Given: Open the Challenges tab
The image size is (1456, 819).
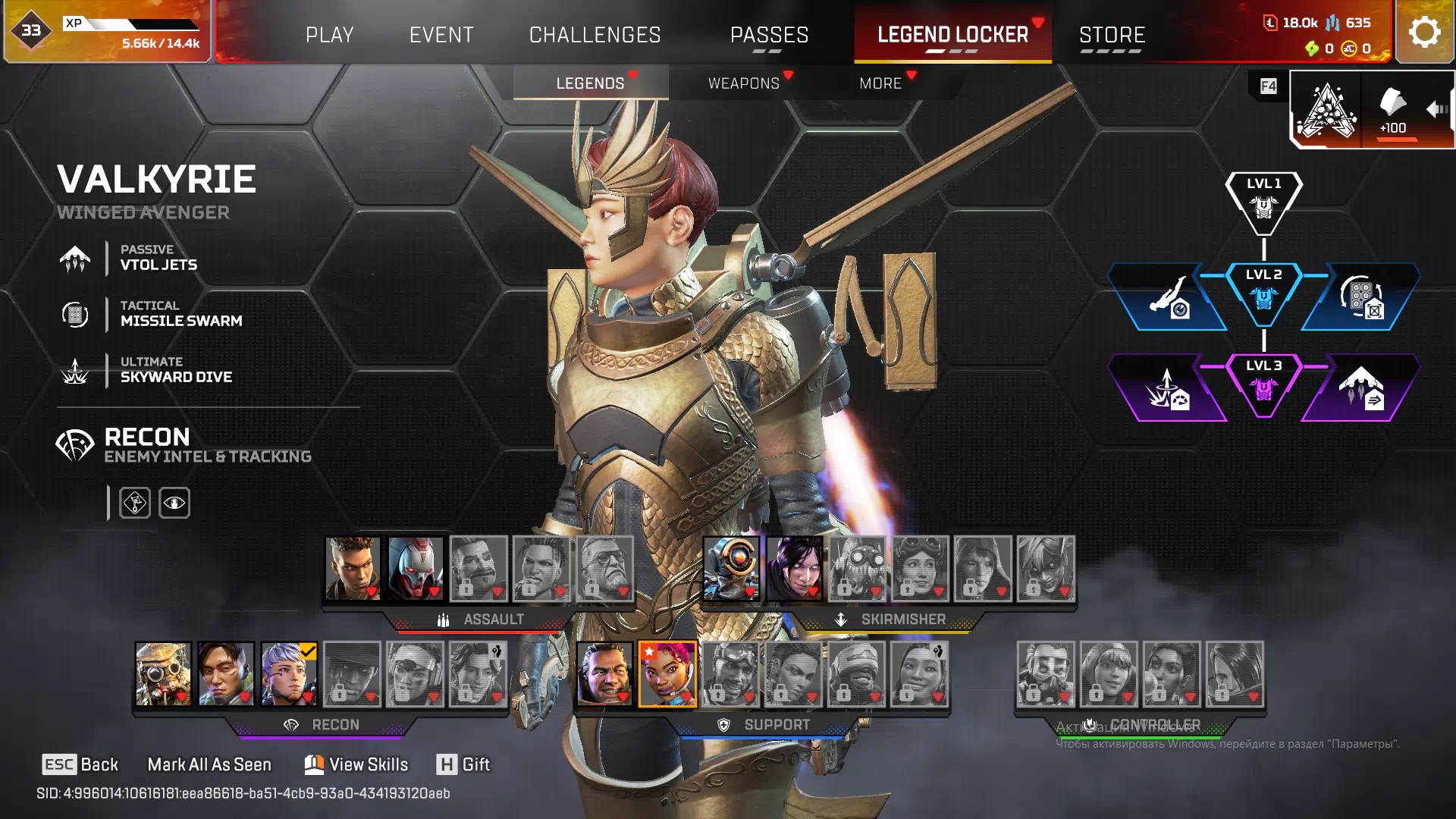Looking at the screenshot, I should point(595,35).
